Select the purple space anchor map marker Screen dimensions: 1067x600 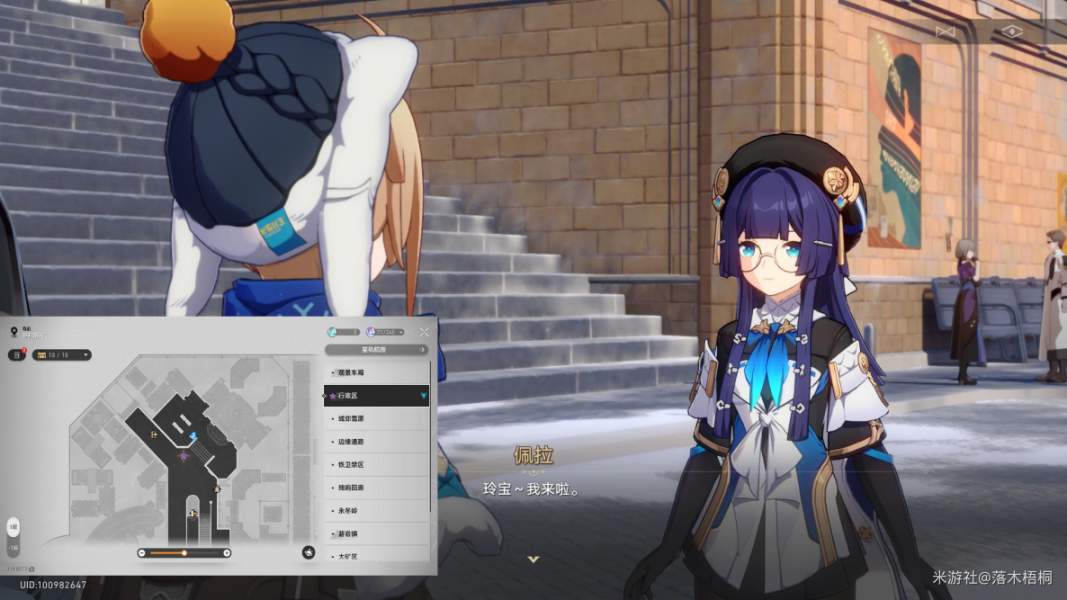[183, 456]
